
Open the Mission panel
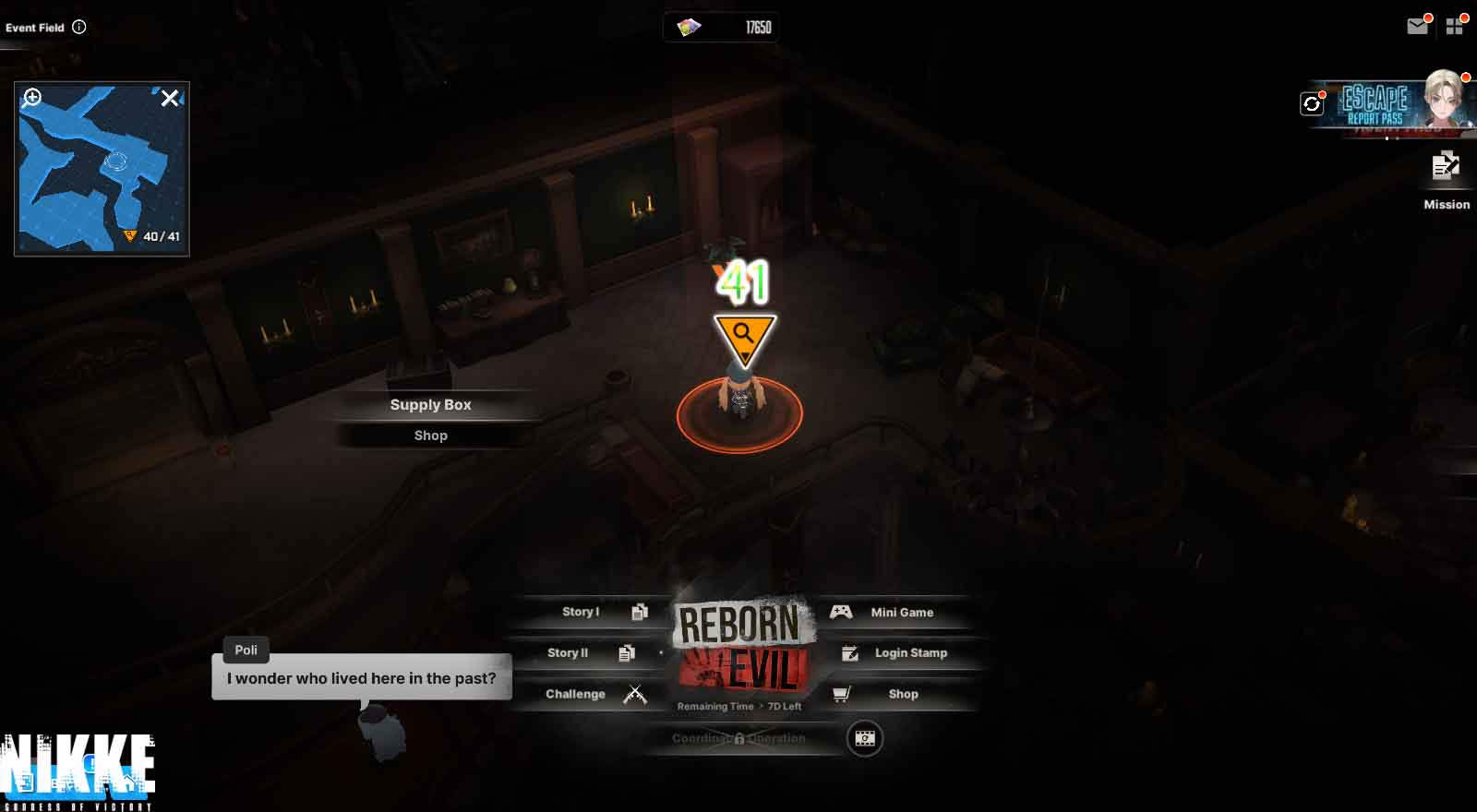(1446, 180)
